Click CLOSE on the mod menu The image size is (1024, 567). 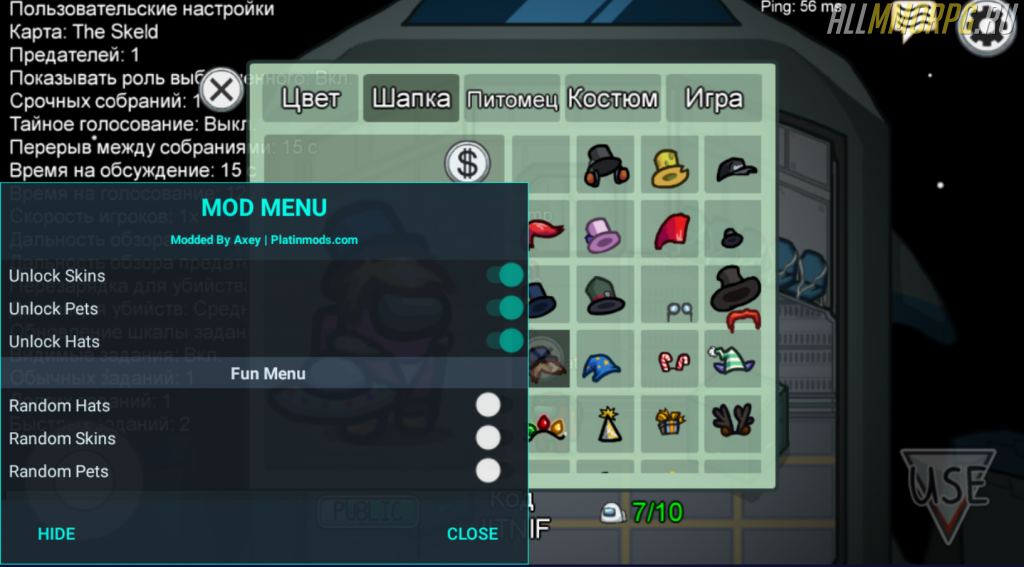click(472, 534)
